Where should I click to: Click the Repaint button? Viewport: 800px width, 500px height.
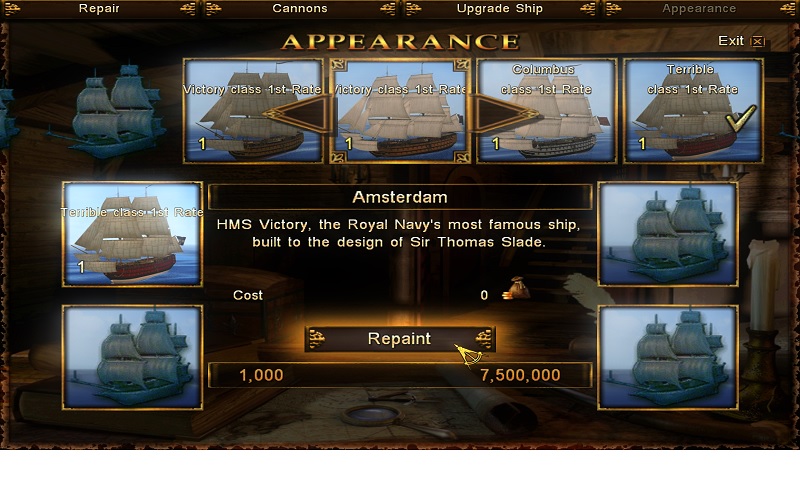399,338
